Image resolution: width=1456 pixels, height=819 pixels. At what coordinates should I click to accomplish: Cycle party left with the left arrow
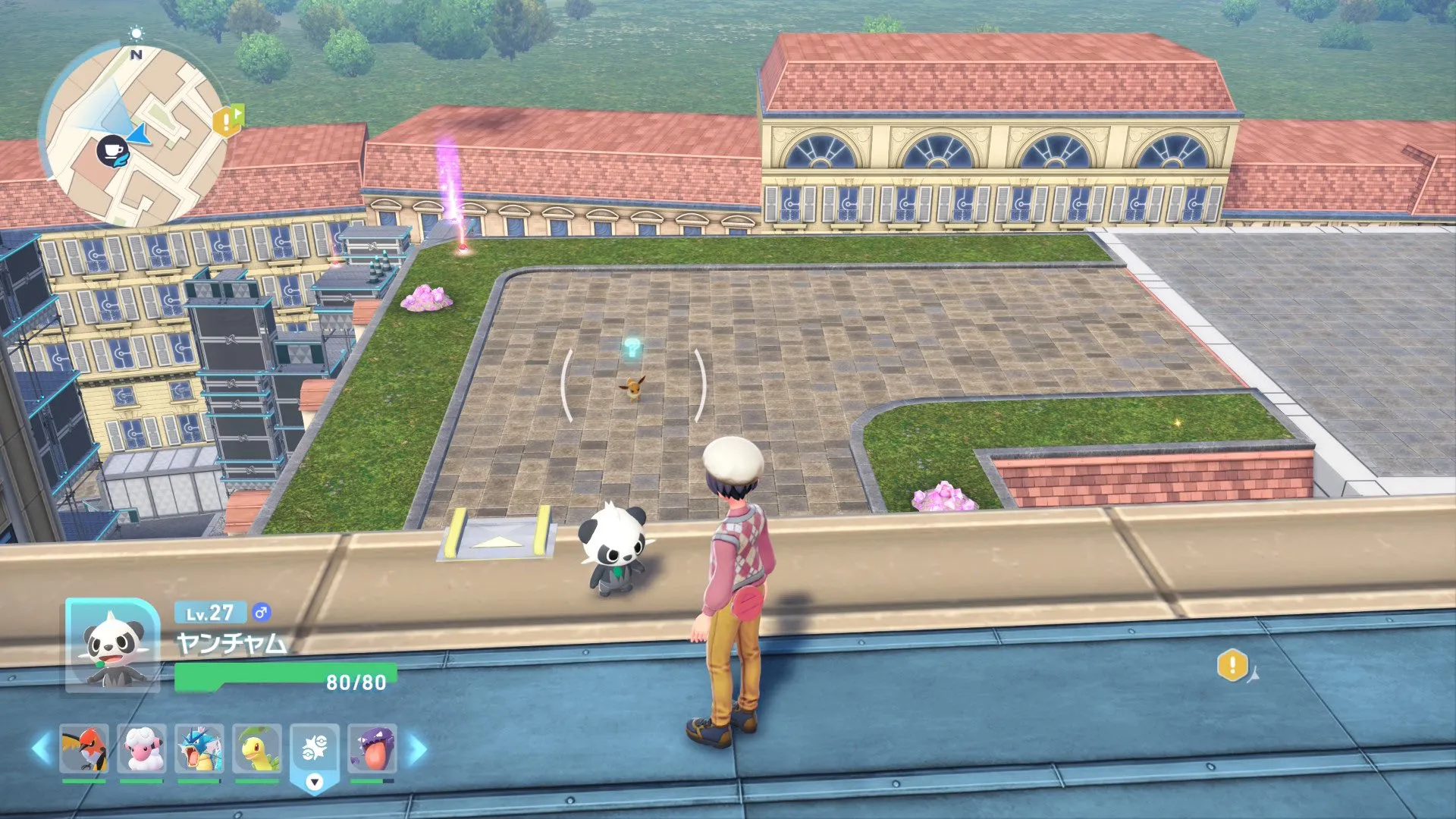(x=41, y=748)
